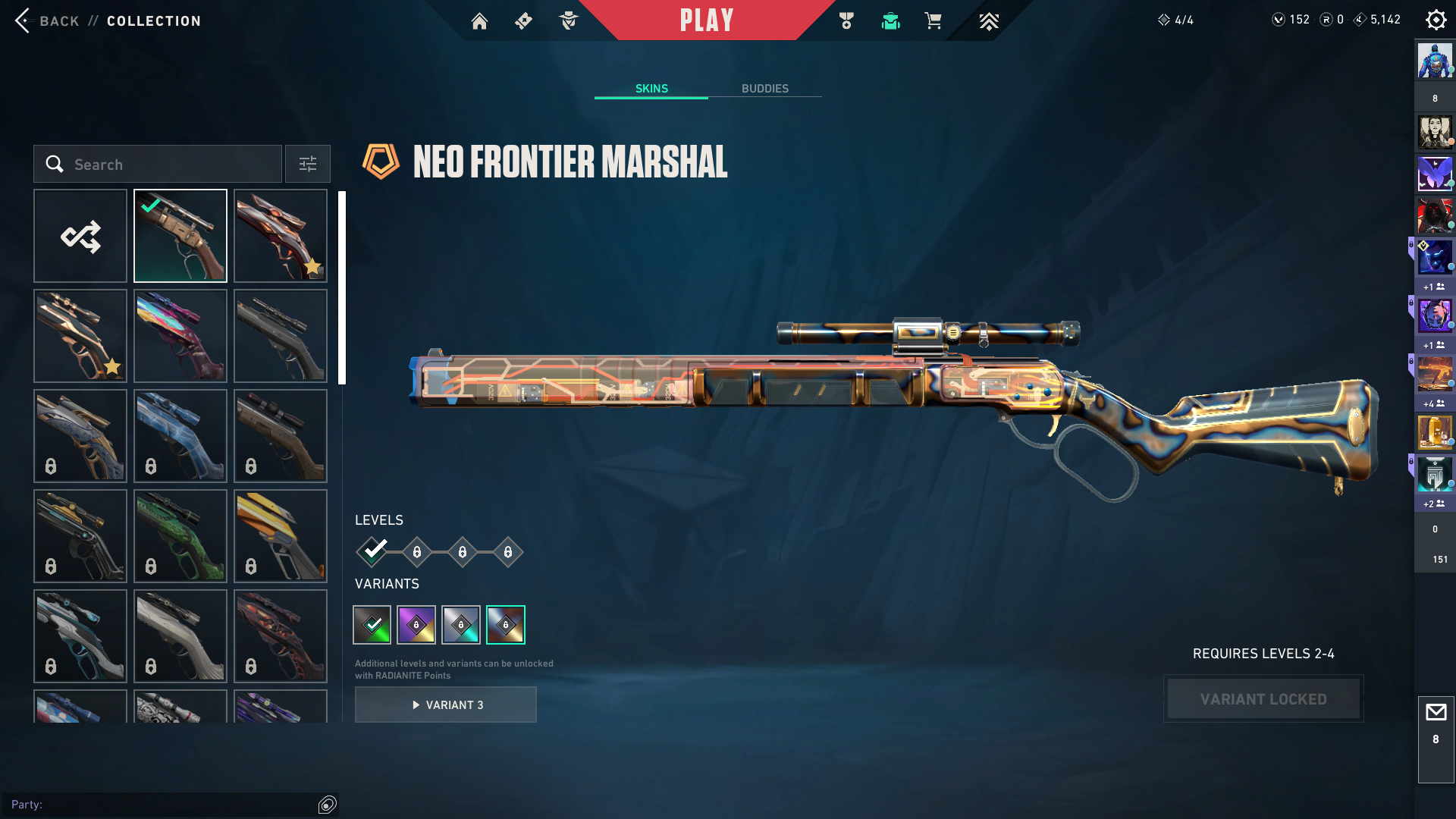
Task: Switch to the Buddies tab
Action: coord(764,89)
